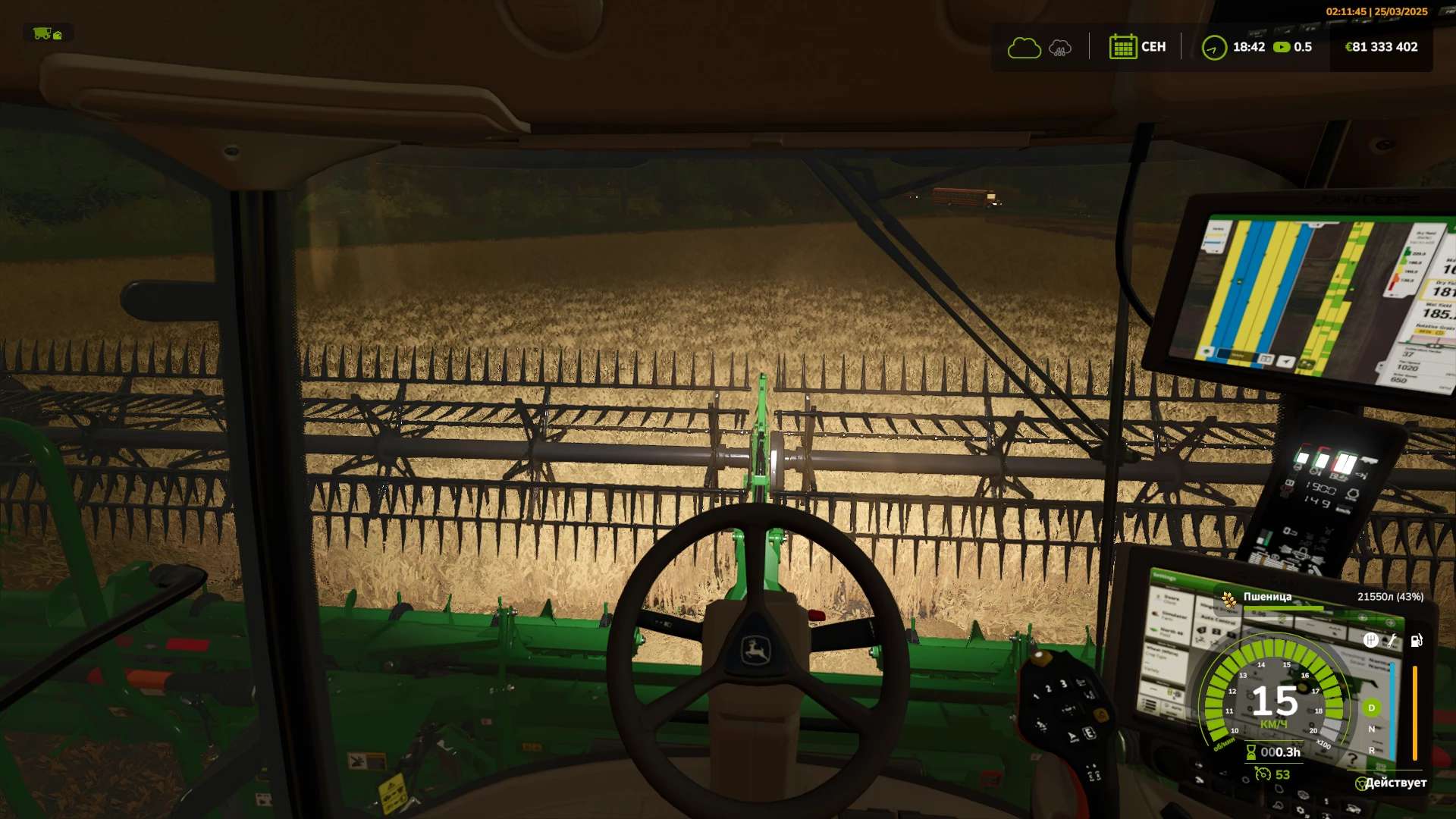Select the D drive gear indicator
The image size is (1456, 819).
(1371, 708)
